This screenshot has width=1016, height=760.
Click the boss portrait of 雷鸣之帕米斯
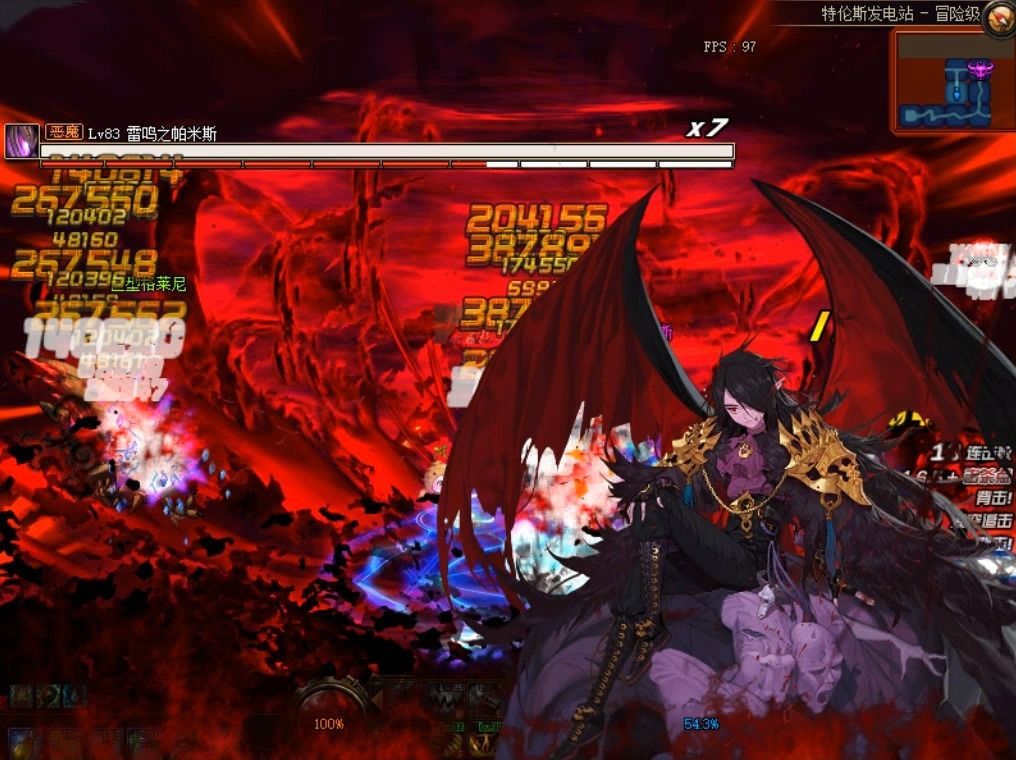point(21,141)
